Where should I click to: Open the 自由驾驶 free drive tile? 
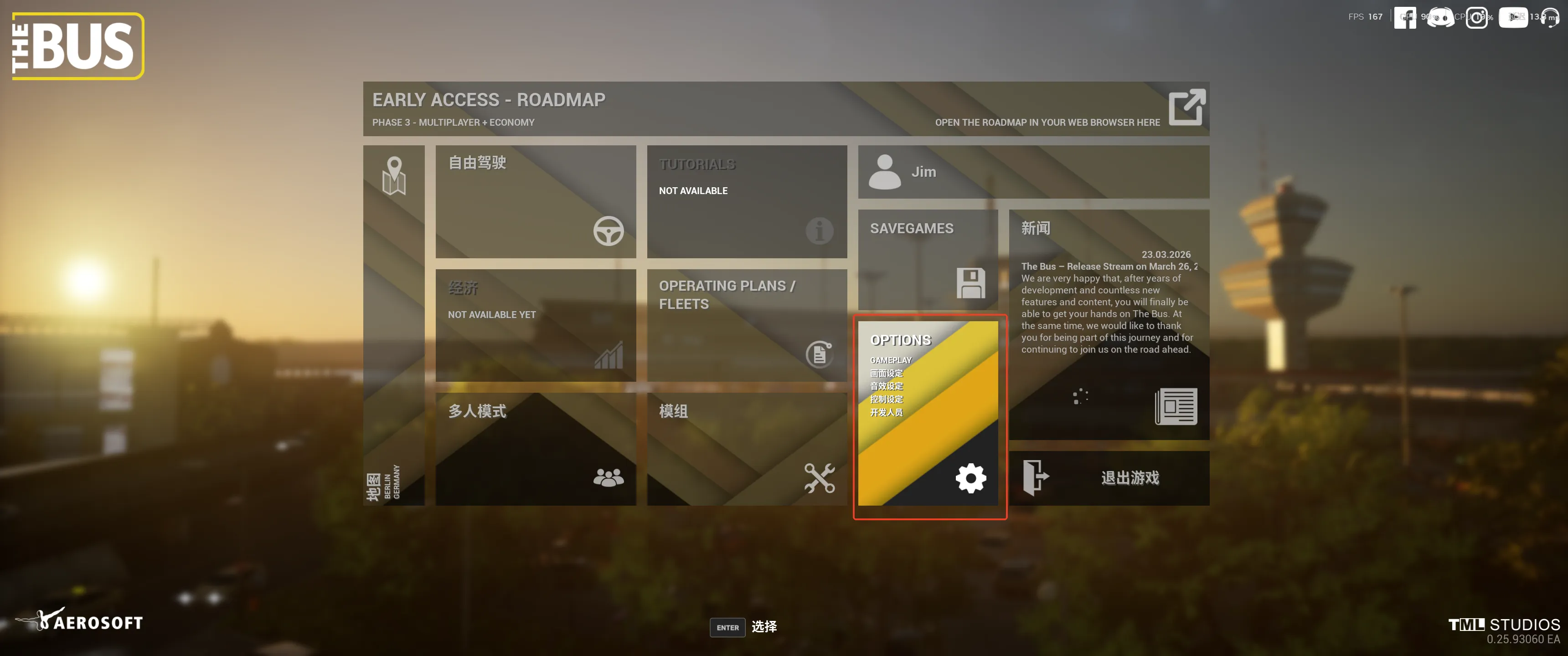click(535, 201)
